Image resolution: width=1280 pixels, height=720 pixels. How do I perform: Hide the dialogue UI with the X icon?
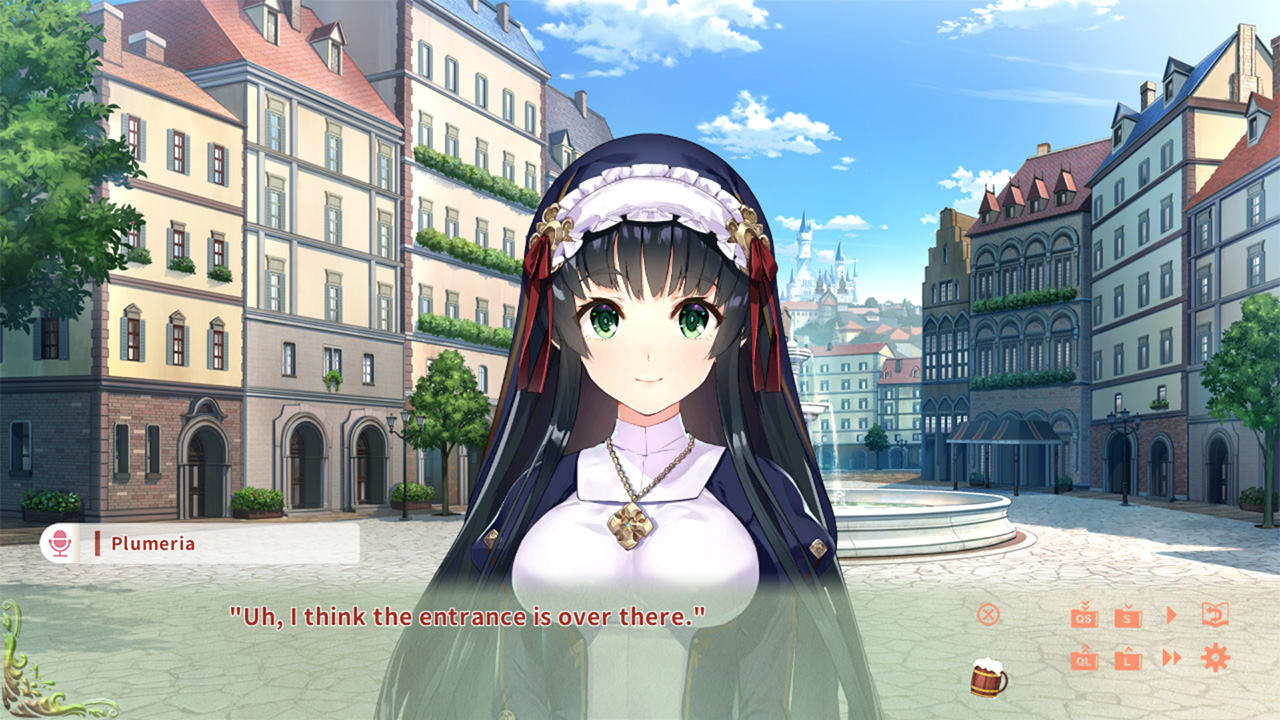click(x=987, y=616)
